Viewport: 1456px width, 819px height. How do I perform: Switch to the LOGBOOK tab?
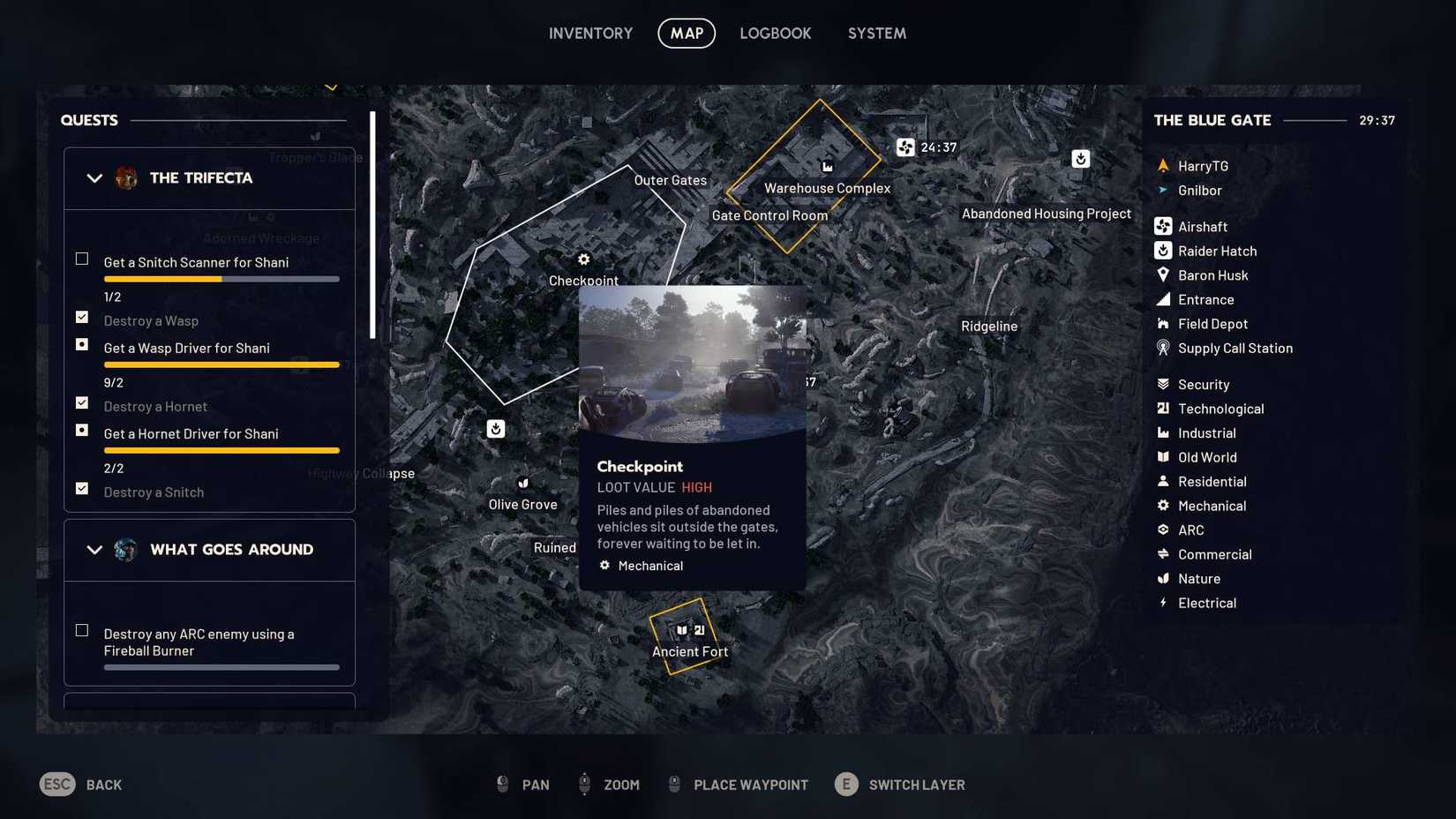(x=775, y=33)
